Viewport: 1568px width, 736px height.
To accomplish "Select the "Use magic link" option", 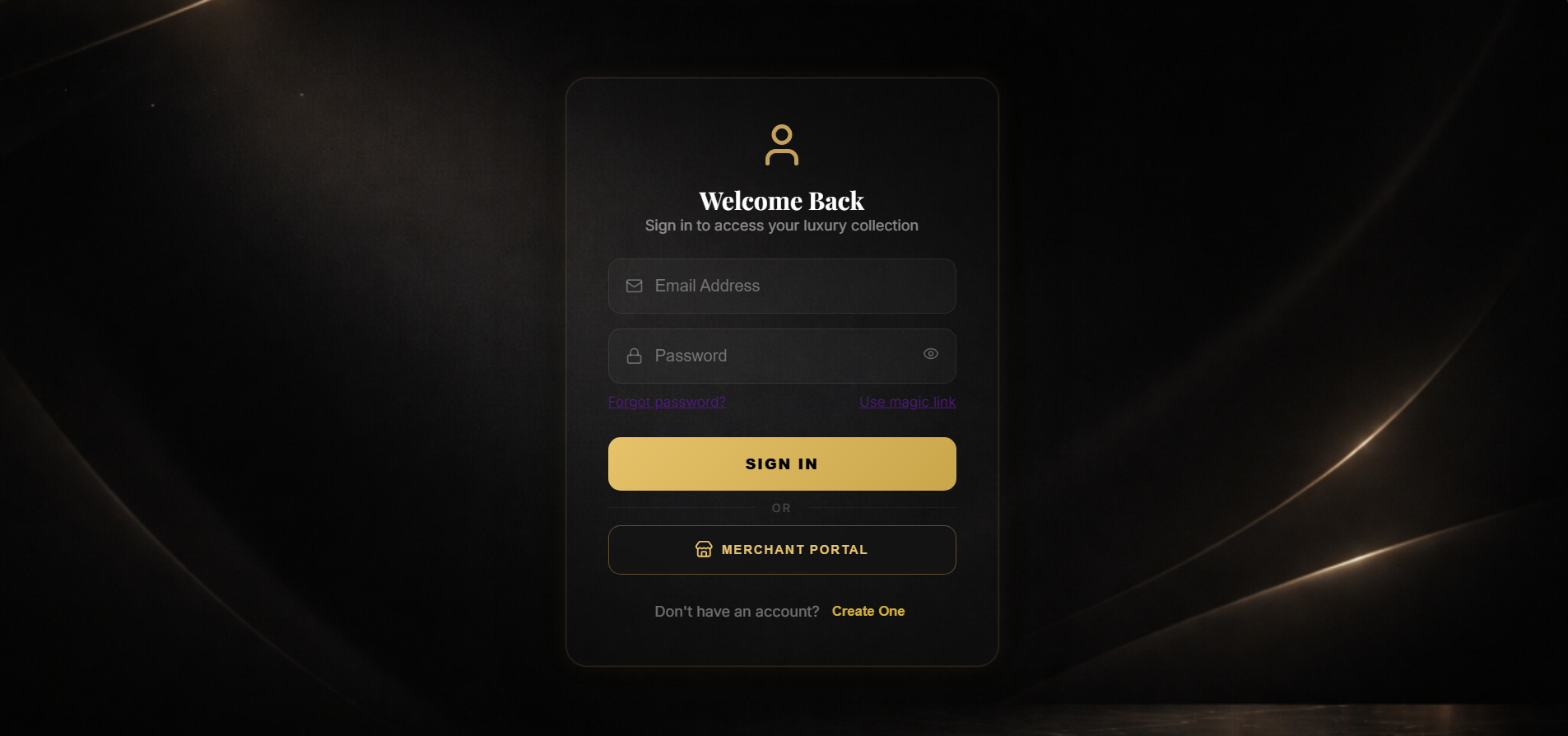I will click(906, 402).
